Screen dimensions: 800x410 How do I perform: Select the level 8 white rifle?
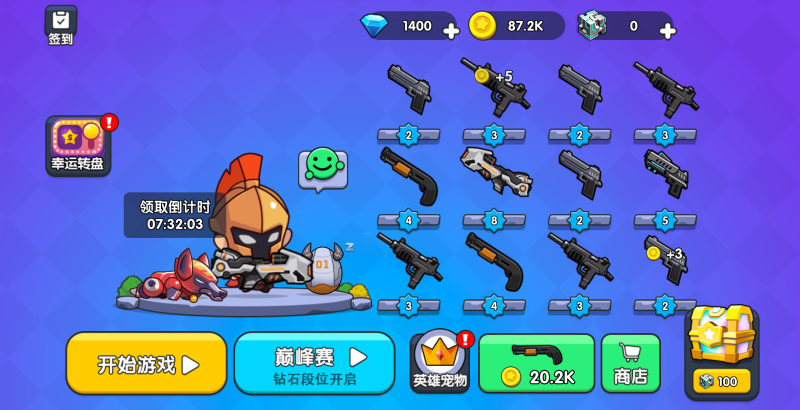494,174
